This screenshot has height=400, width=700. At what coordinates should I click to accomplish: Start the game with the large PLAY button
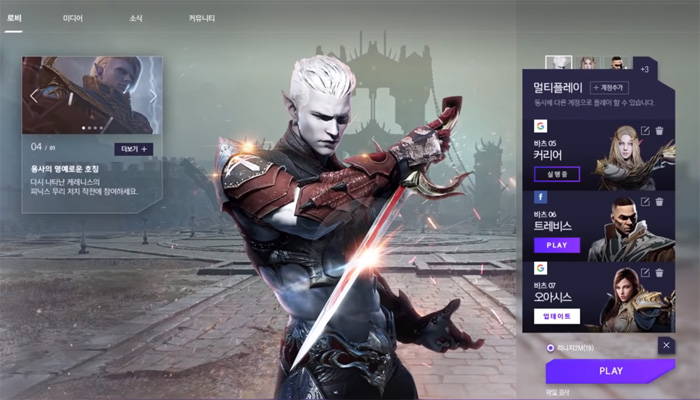click(610, 371)
